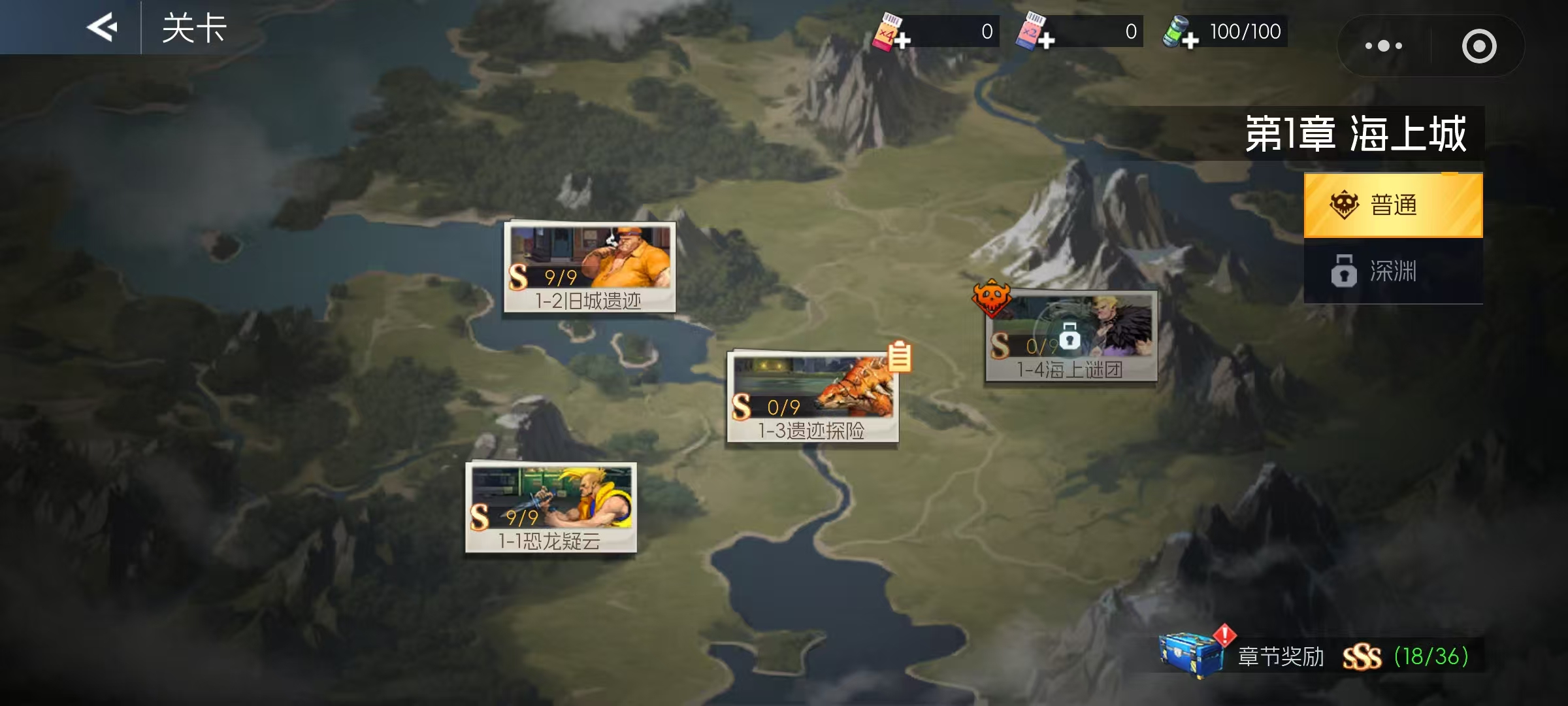Close the mini program with circle button
Screen dimensions: 1568x706
coord(1478,46)
